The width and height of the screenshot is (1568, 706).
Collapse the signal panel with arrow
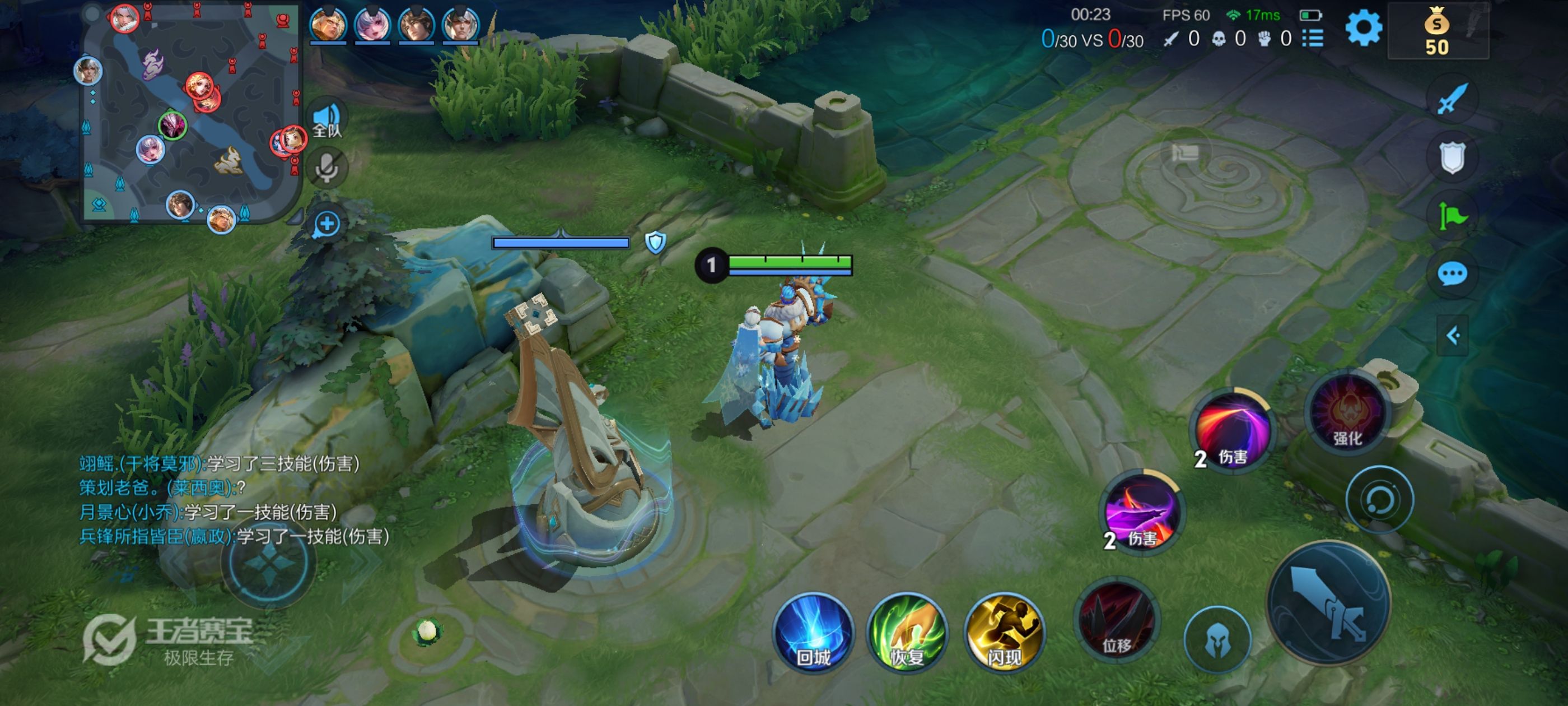[1452, 335]
